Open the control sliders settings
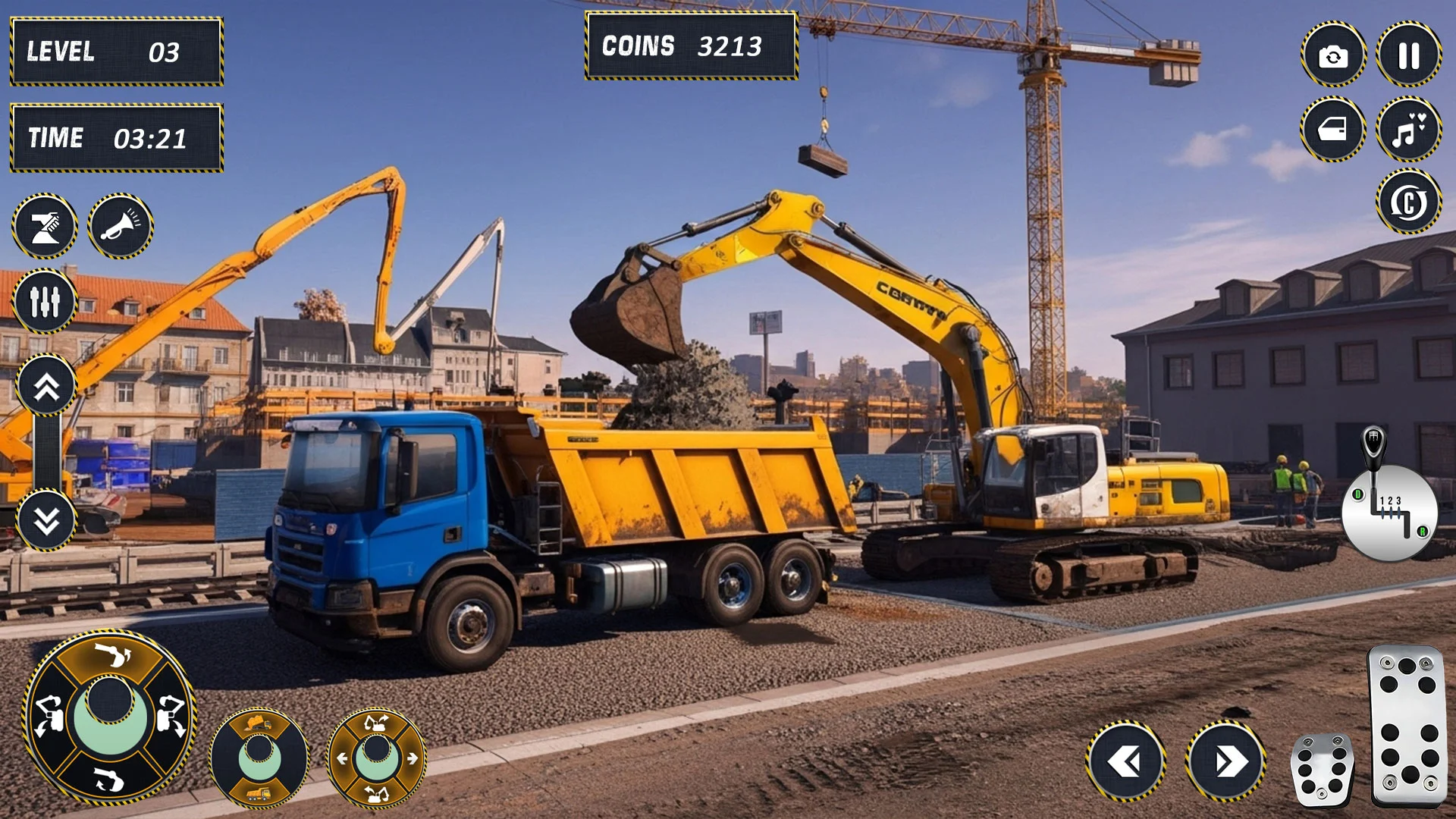Viewport: 1456px width, 819px height. click(x=45, y=301)
